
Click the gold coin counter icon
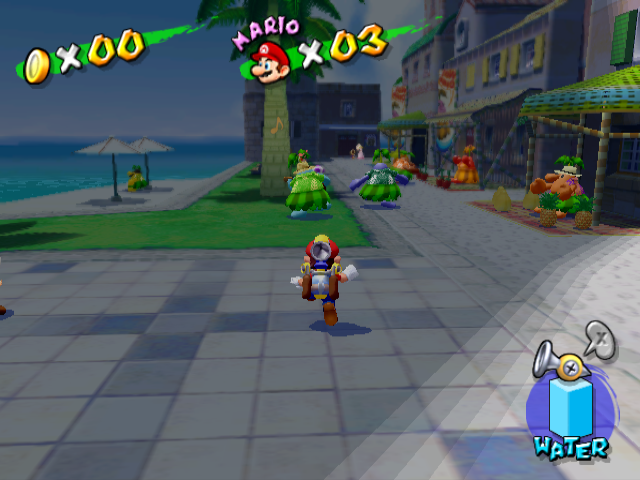click(38, 66)
